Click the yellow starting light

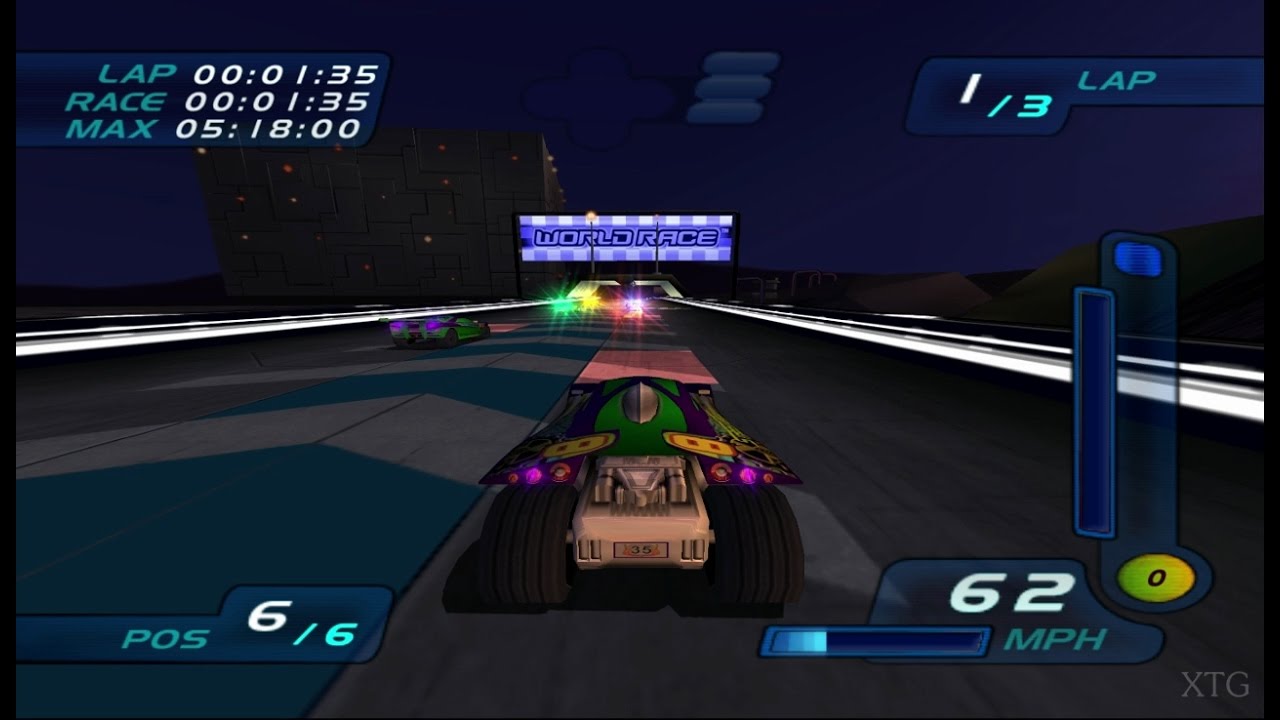click(591, 302)
